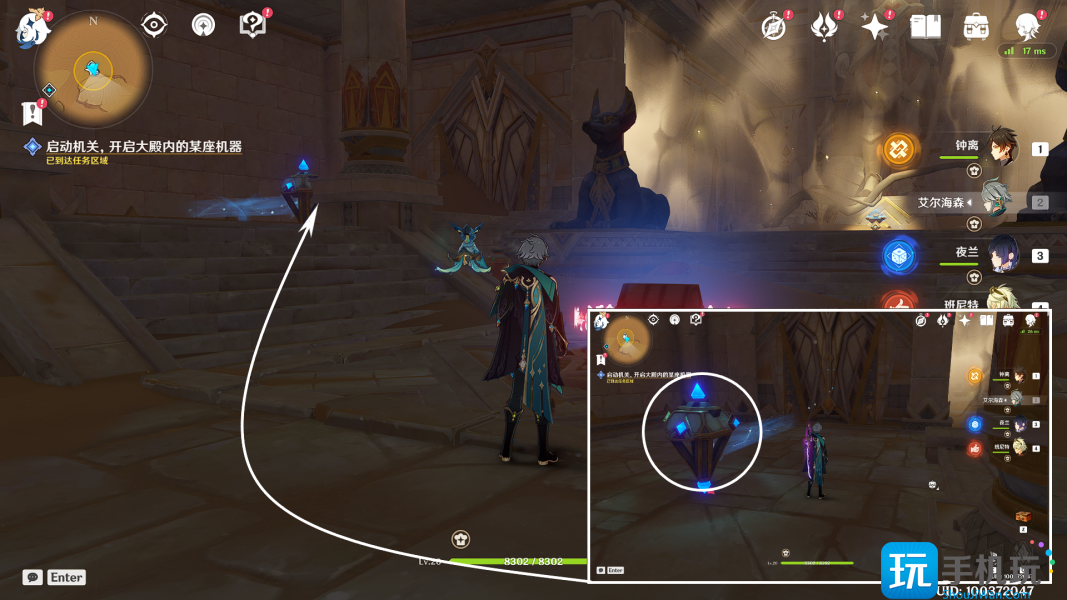This screenshot has width=1067, height=600.
Task: Open the Paimon main menu
Action: coord(33,29)
